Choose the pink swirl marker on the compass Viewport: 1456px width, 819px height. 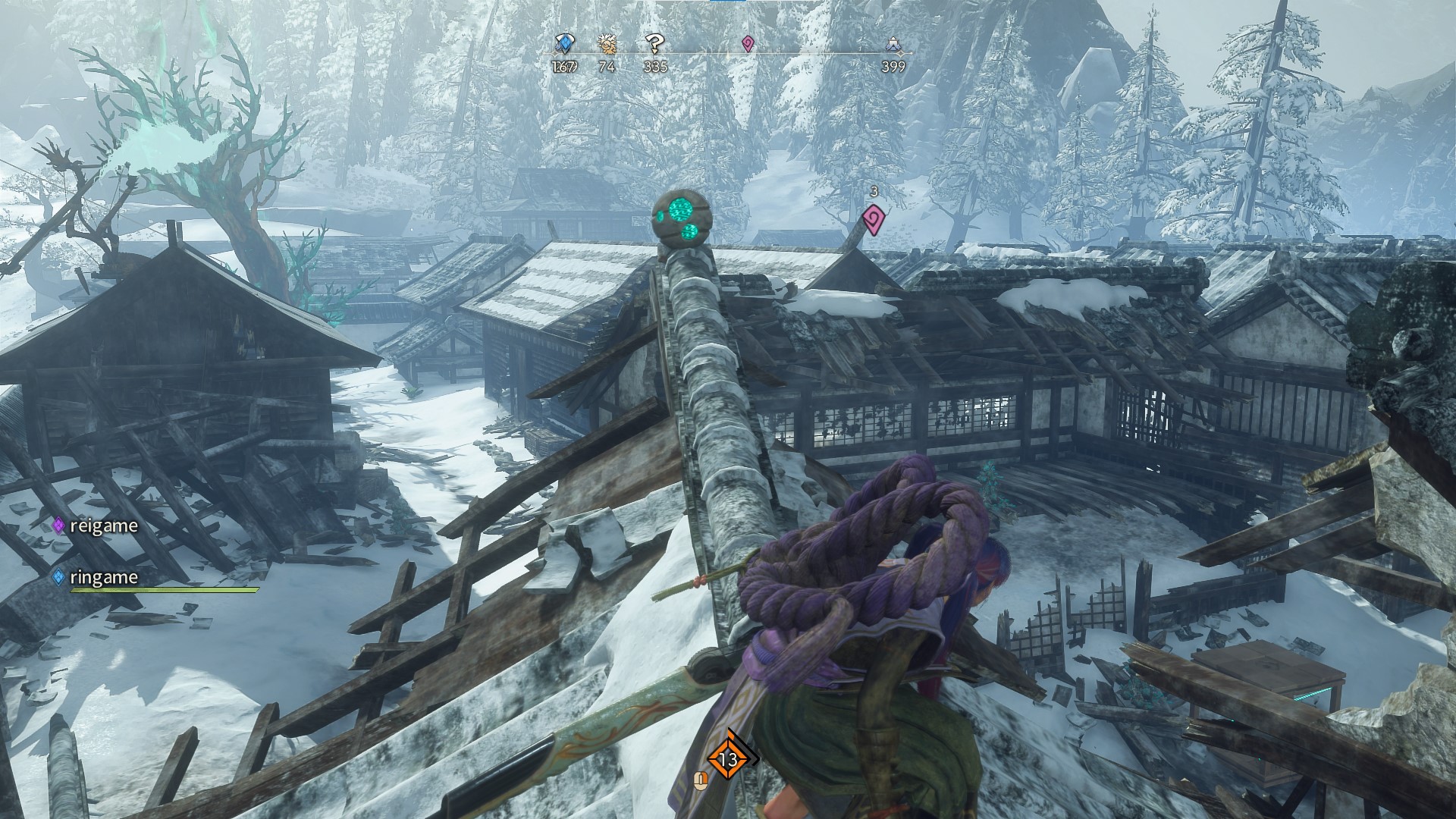click(x=748, y=44)
